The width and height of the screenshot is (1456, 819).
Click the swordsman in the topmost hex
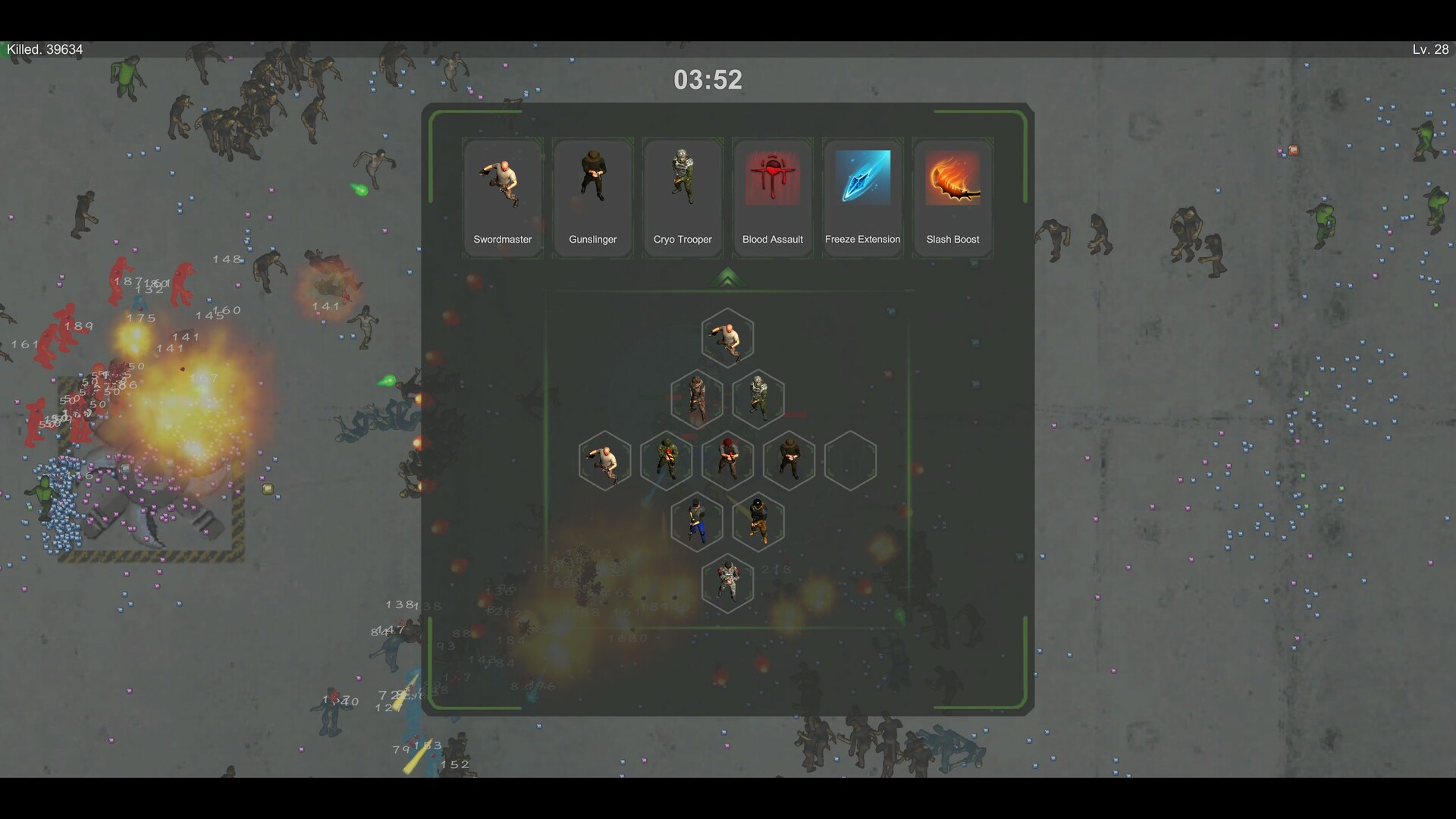click(727, 338)
